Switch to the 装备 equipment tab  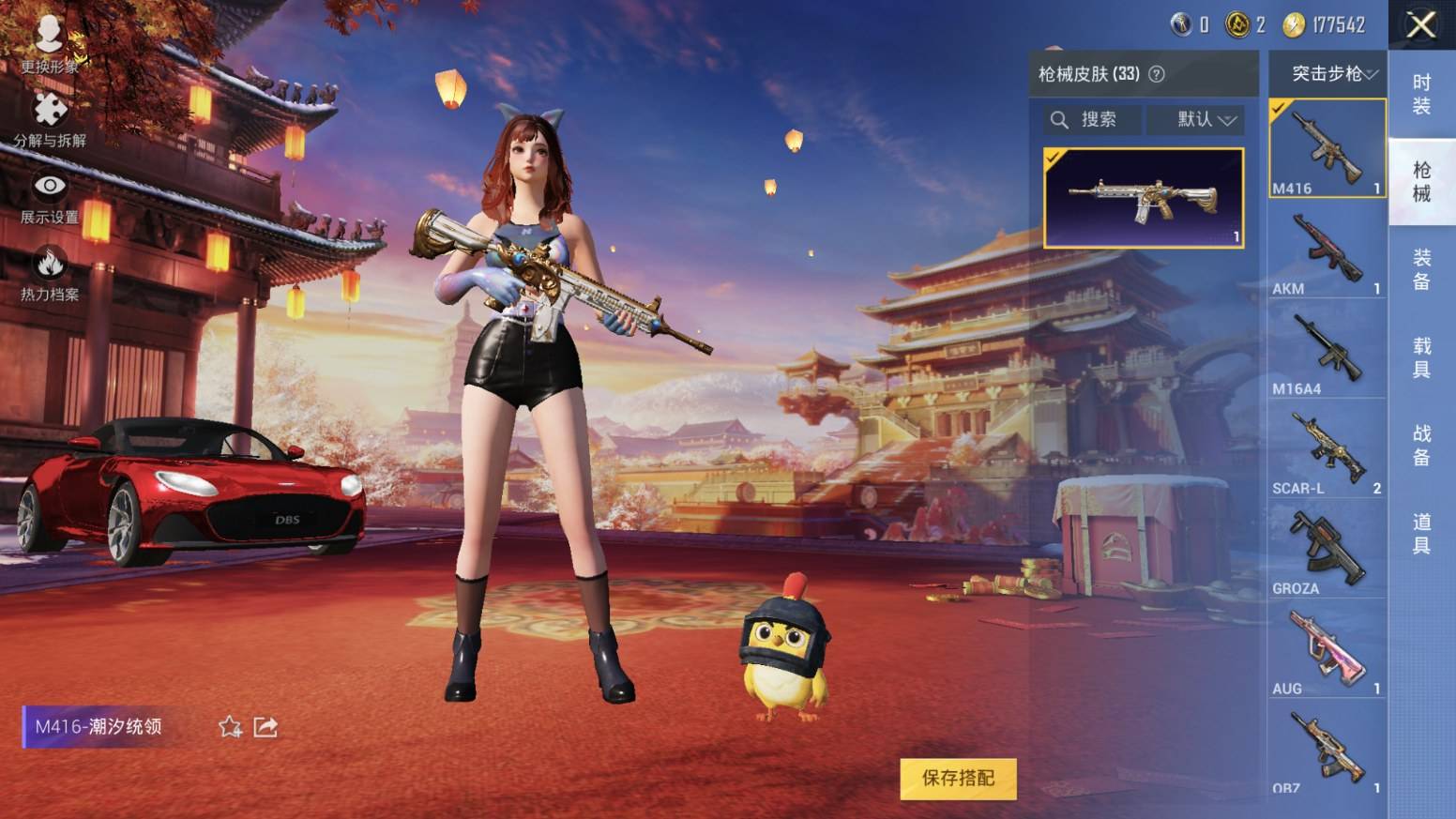(x=1421, y=269)
